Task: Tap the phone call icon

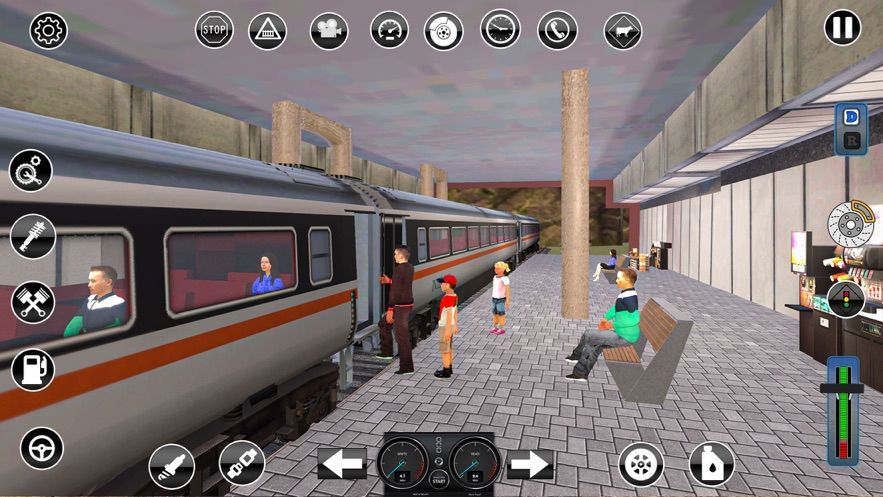Action: (557, 30)
